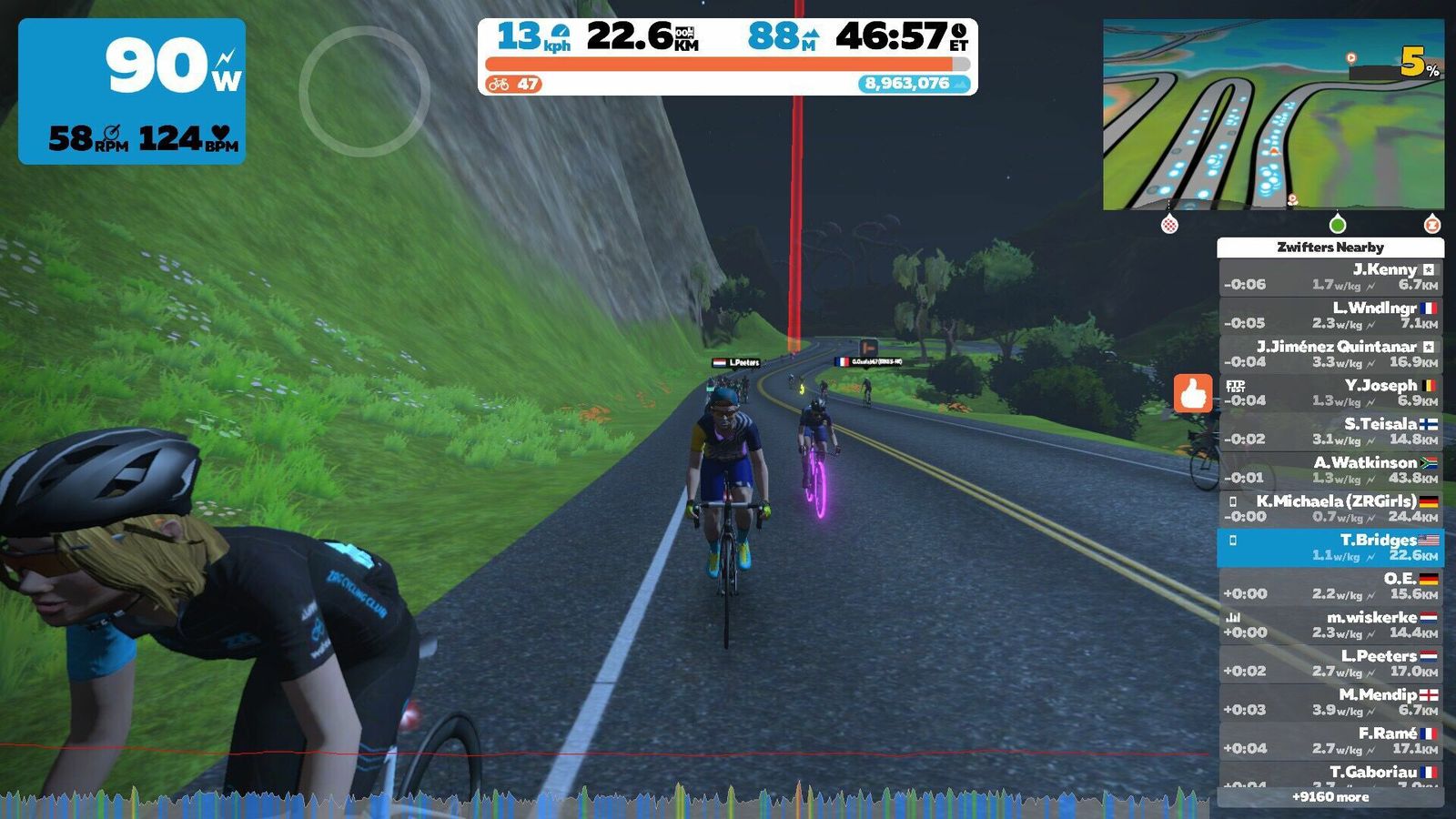Open the blue power and cadence panel

pos(132,91)
